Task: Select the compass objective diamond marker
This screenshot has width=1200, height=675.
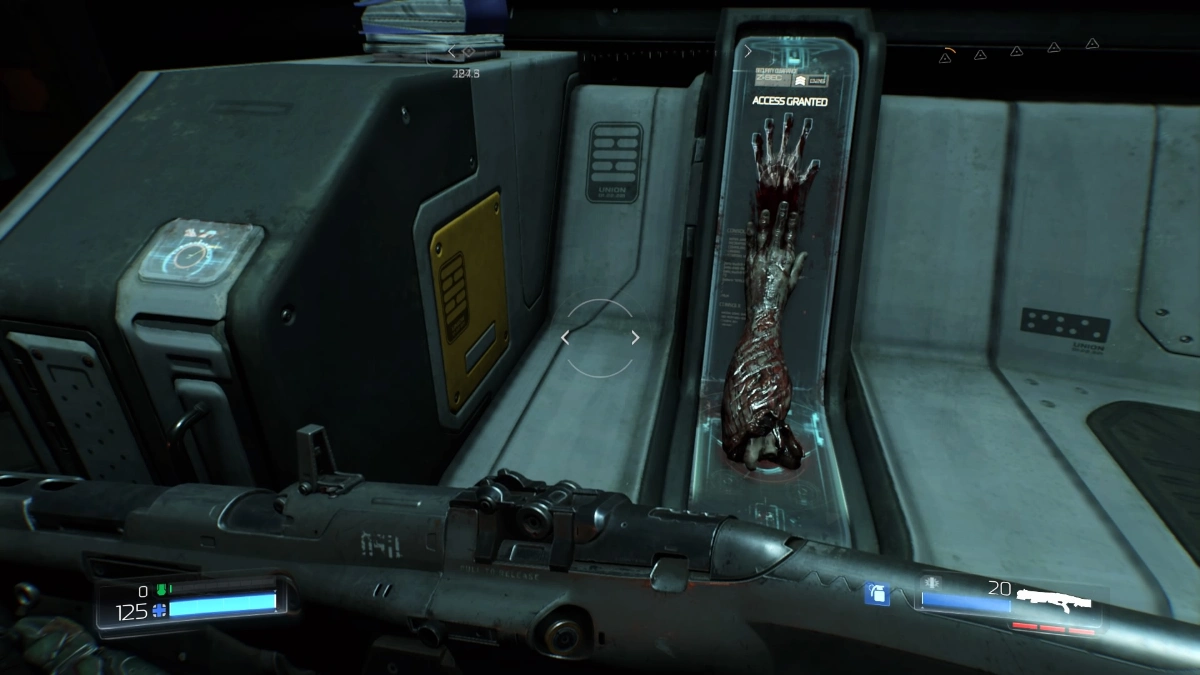Action: (469, 51)
